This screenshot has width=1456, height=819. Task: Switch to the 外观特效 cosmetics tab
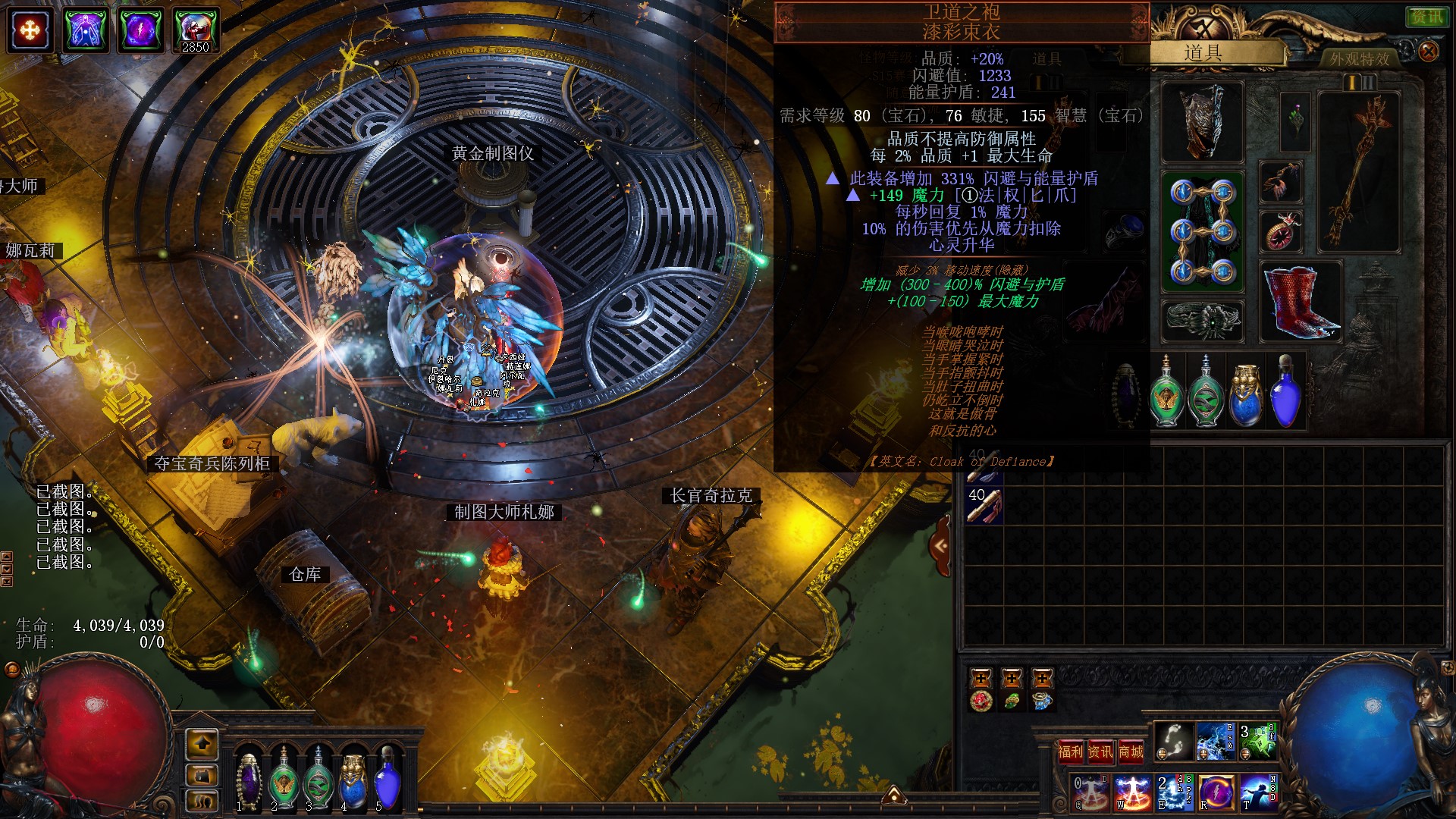(1359, 58)
